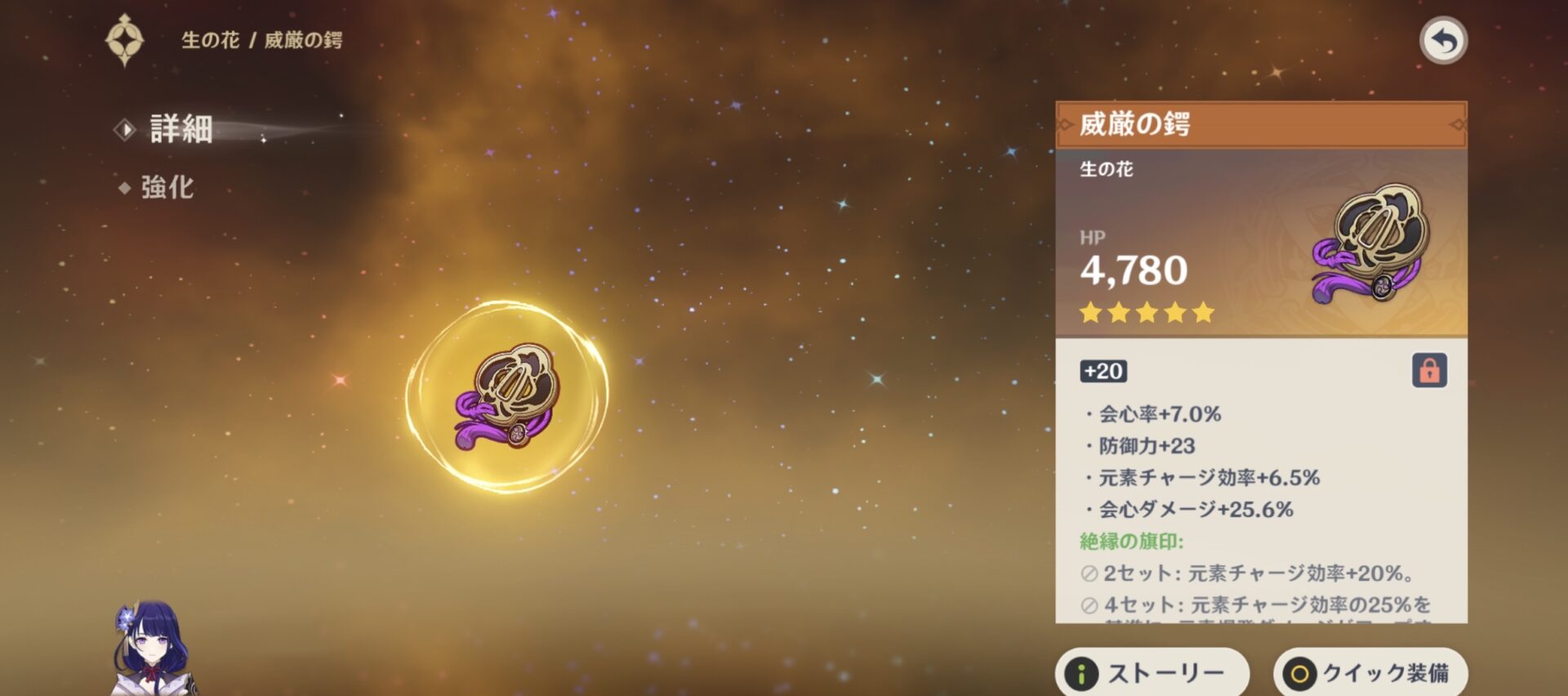Toggle the red lock icon on the artifact
The width and height of the screenshot is (1568, 696).
pyautogui.click(x=1428, y=371)
